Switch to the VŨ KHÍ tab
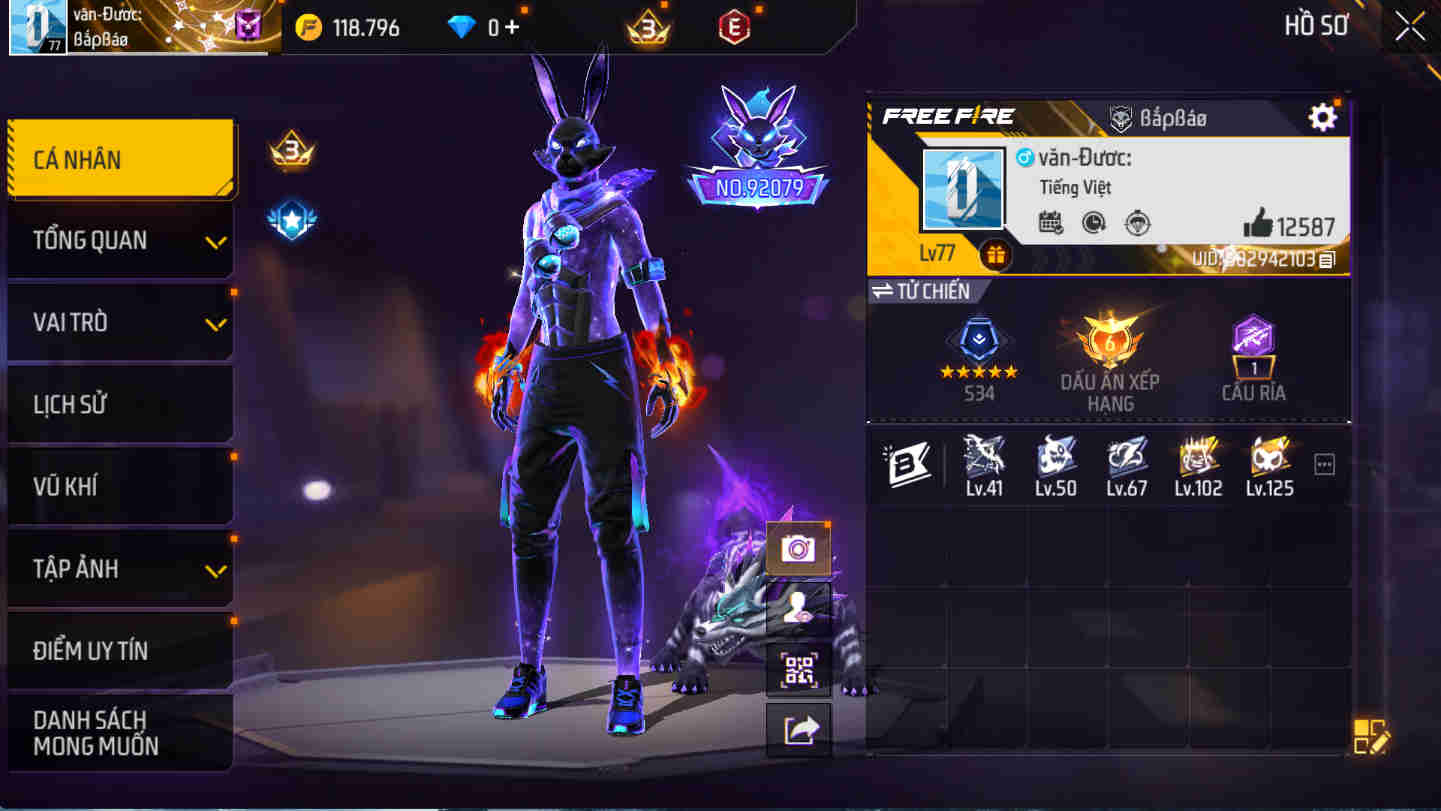Screen dimensions: 1441x811 [x=120, y=486]
